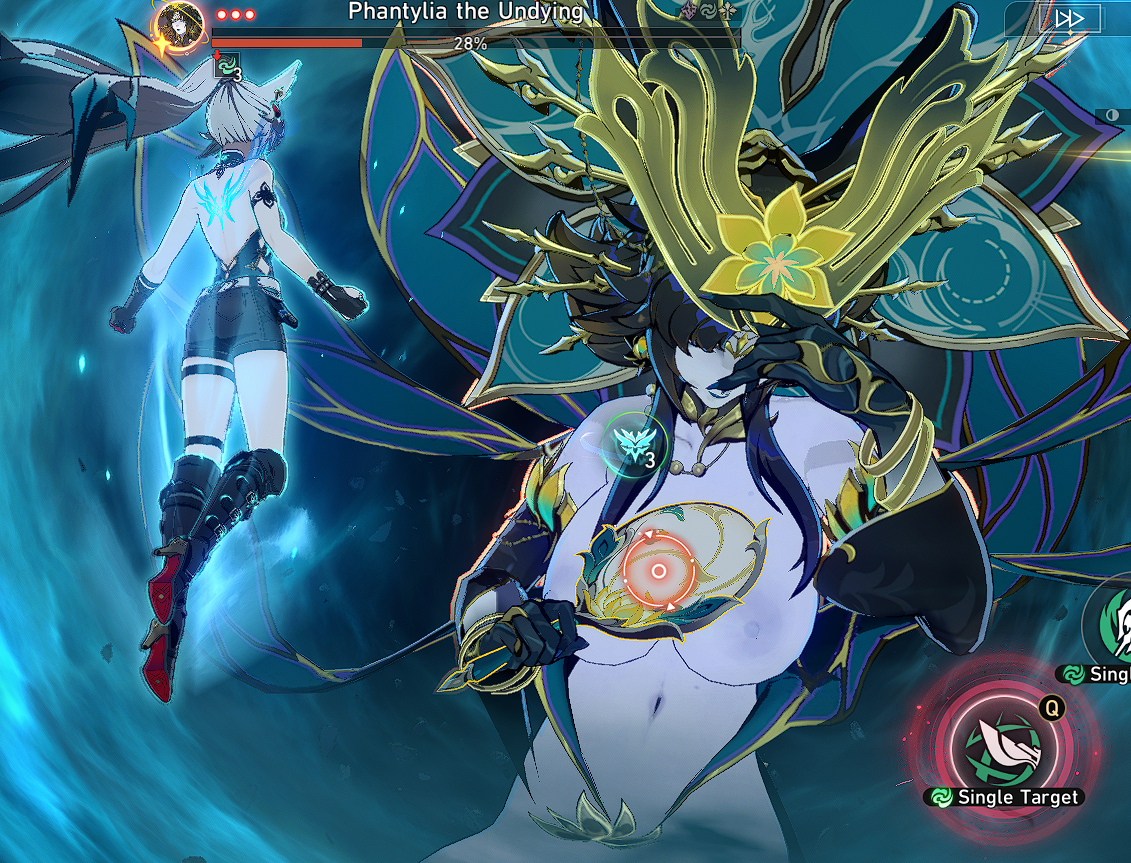
Task: Inspect the wind debuff icon under the boss health bar
Action: pos(229,67)
